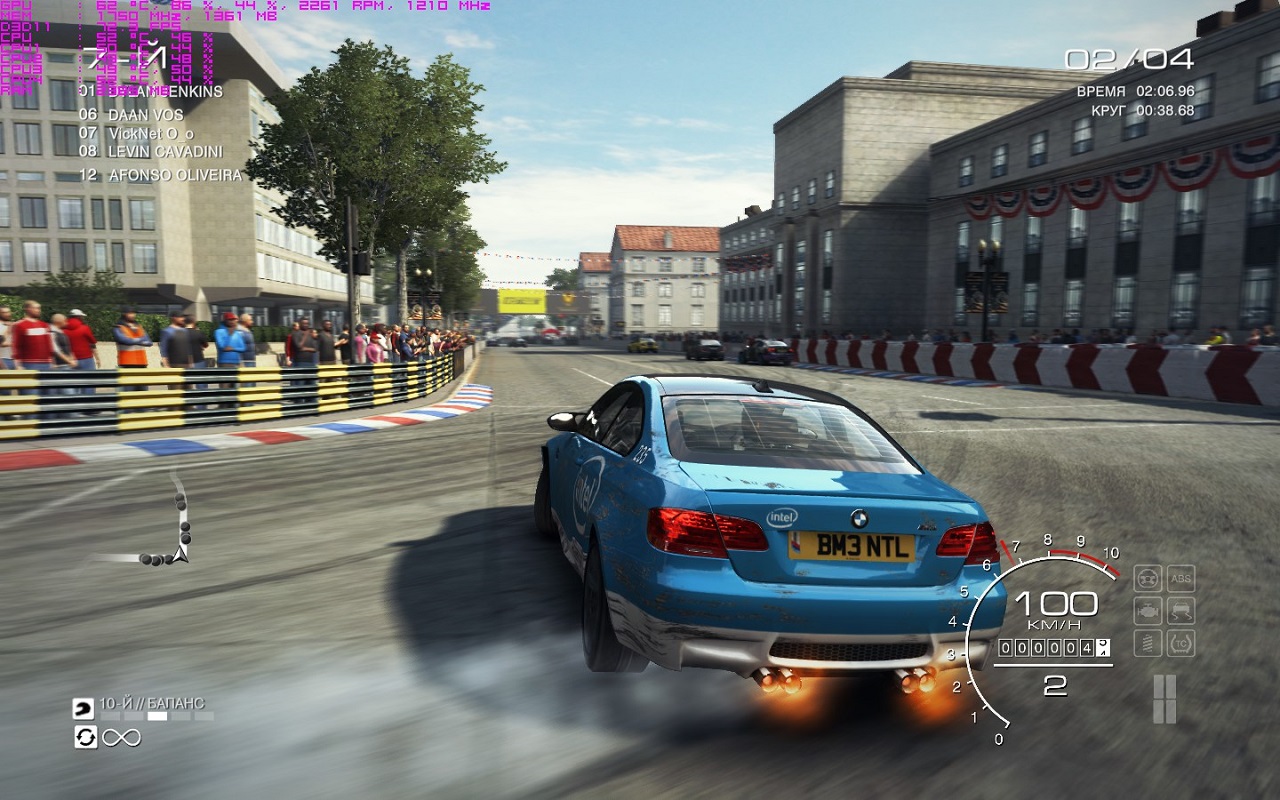Click the engine status icon
The image size is (1280, 800).
pos(1148,611)
